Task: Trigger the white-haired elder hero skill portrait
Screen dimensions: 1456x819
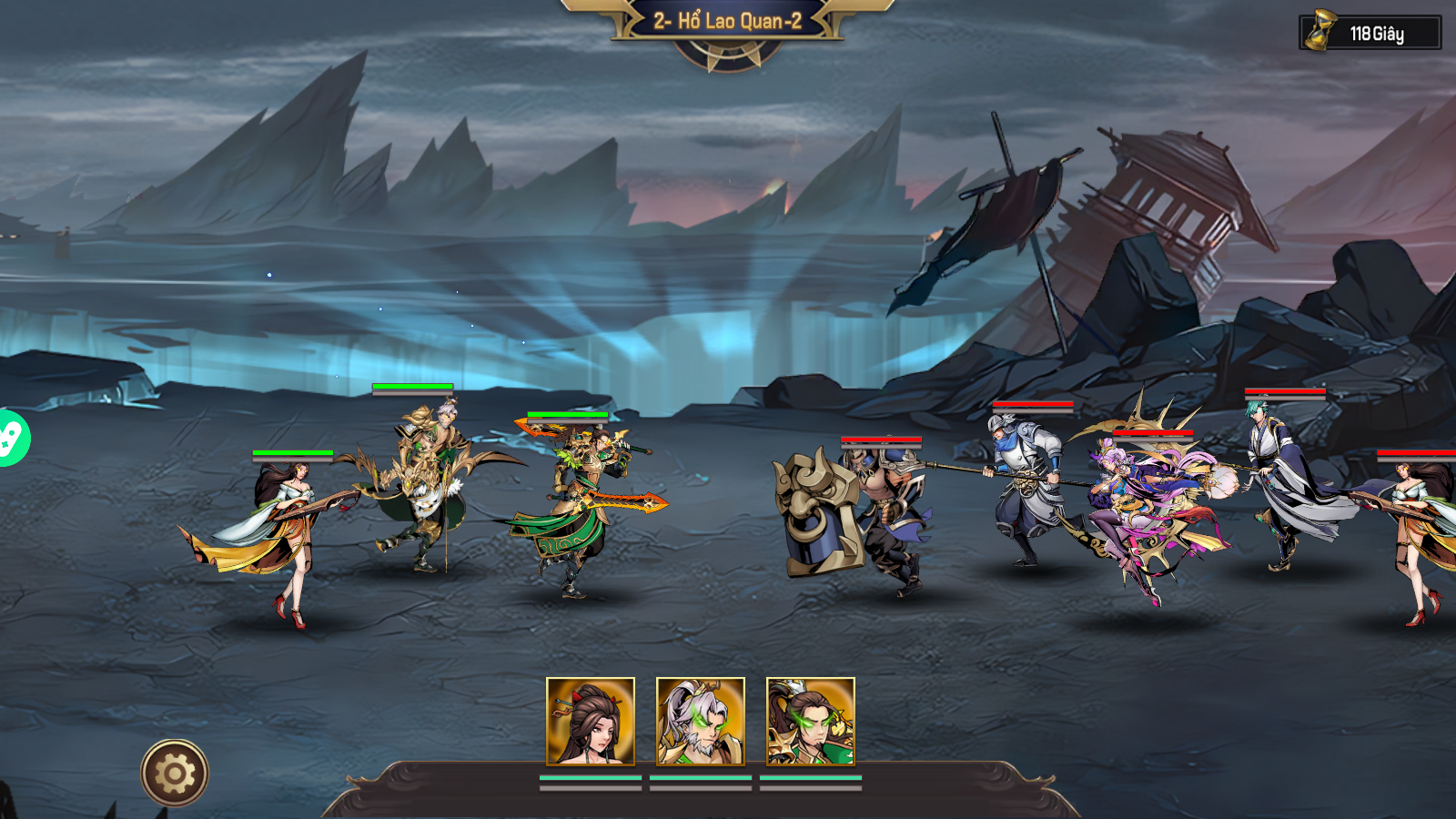Action: 701,721
